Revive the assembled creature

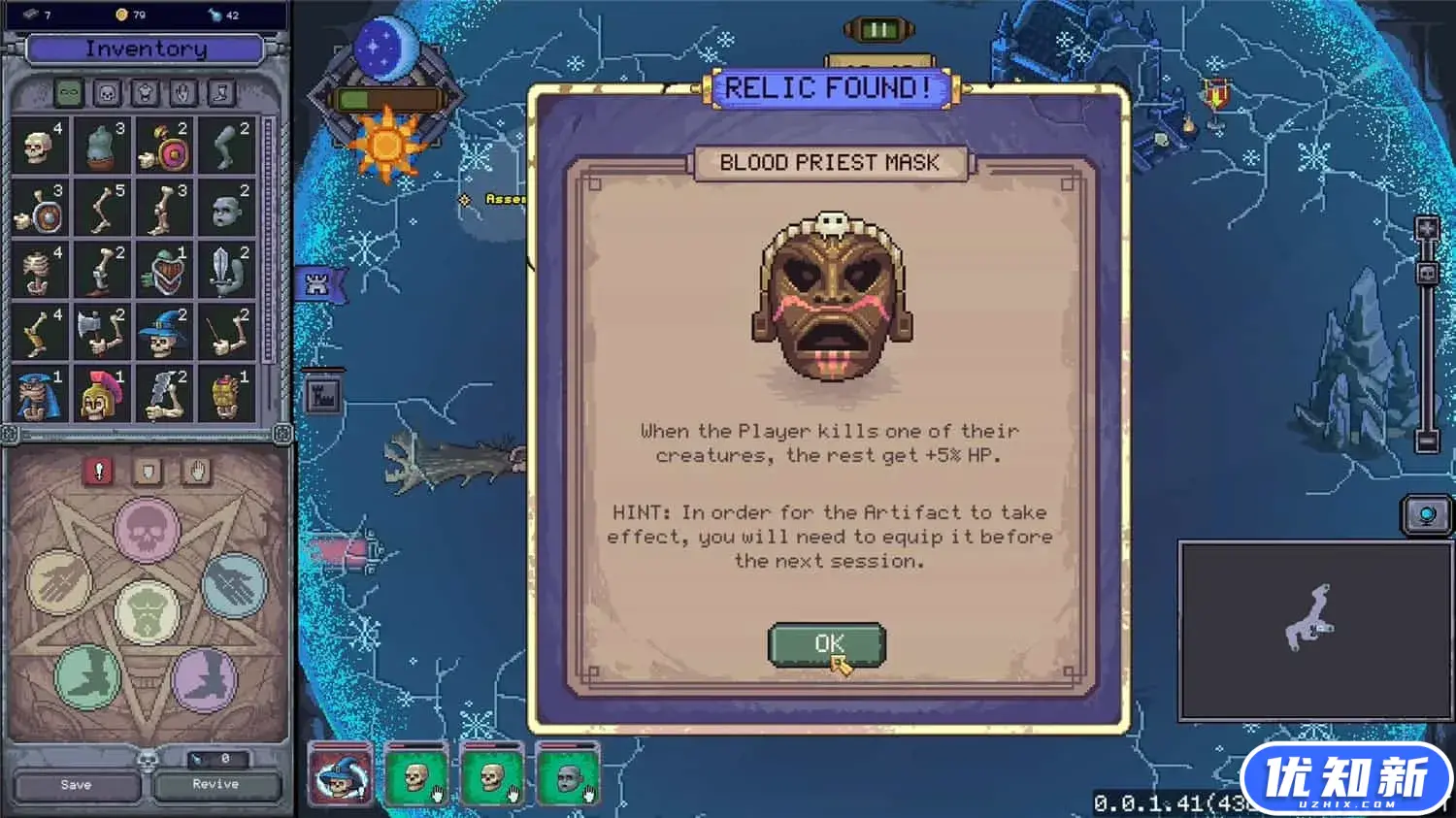point(215,784)
